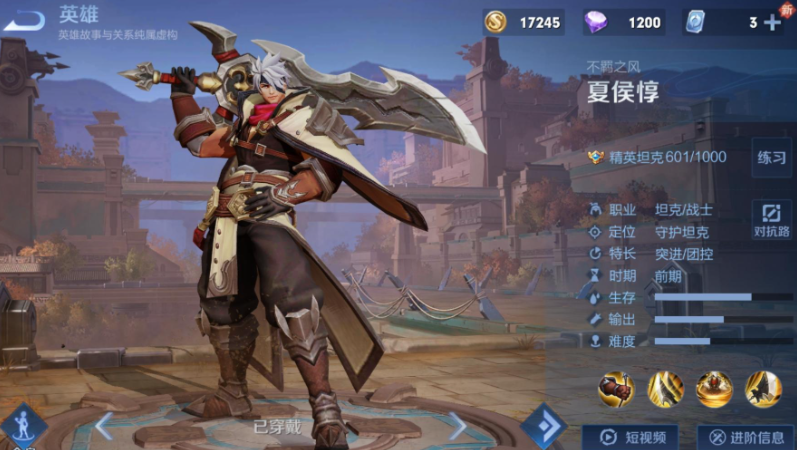
Task: Show the next skin with the right arrow
Action: pos(455,426)
